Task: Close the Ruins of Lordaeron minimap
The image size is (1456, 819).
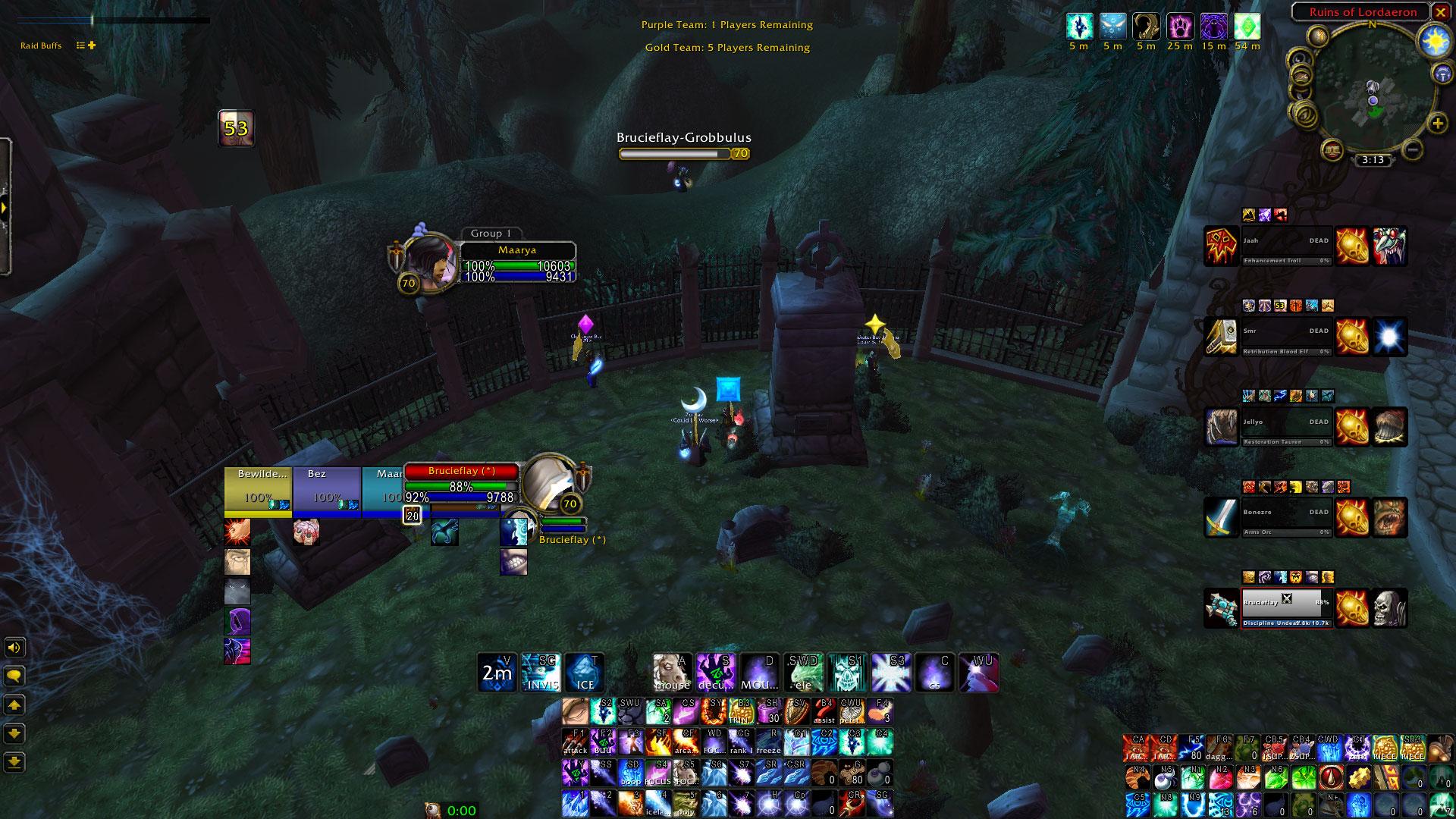Action: (x=1440, y=12)
